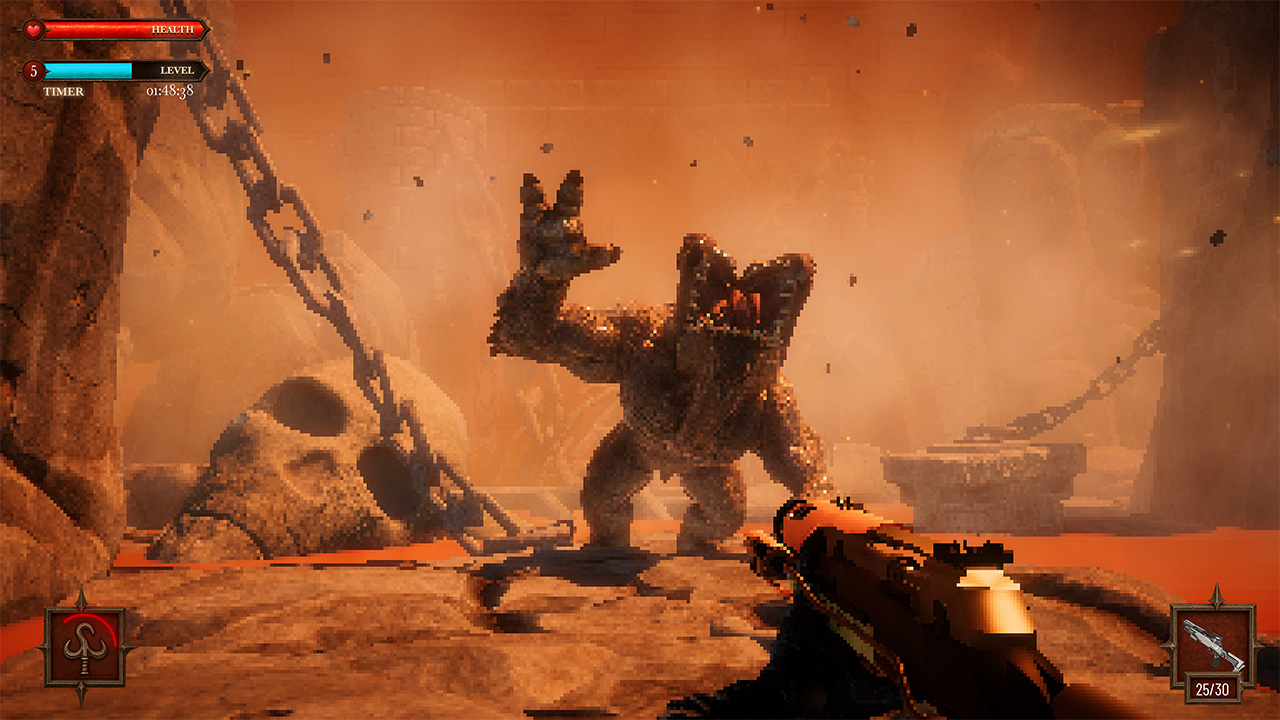
Task: Select the talisman ability icon in the bottom-left slot
Action: tap(86, 648)
